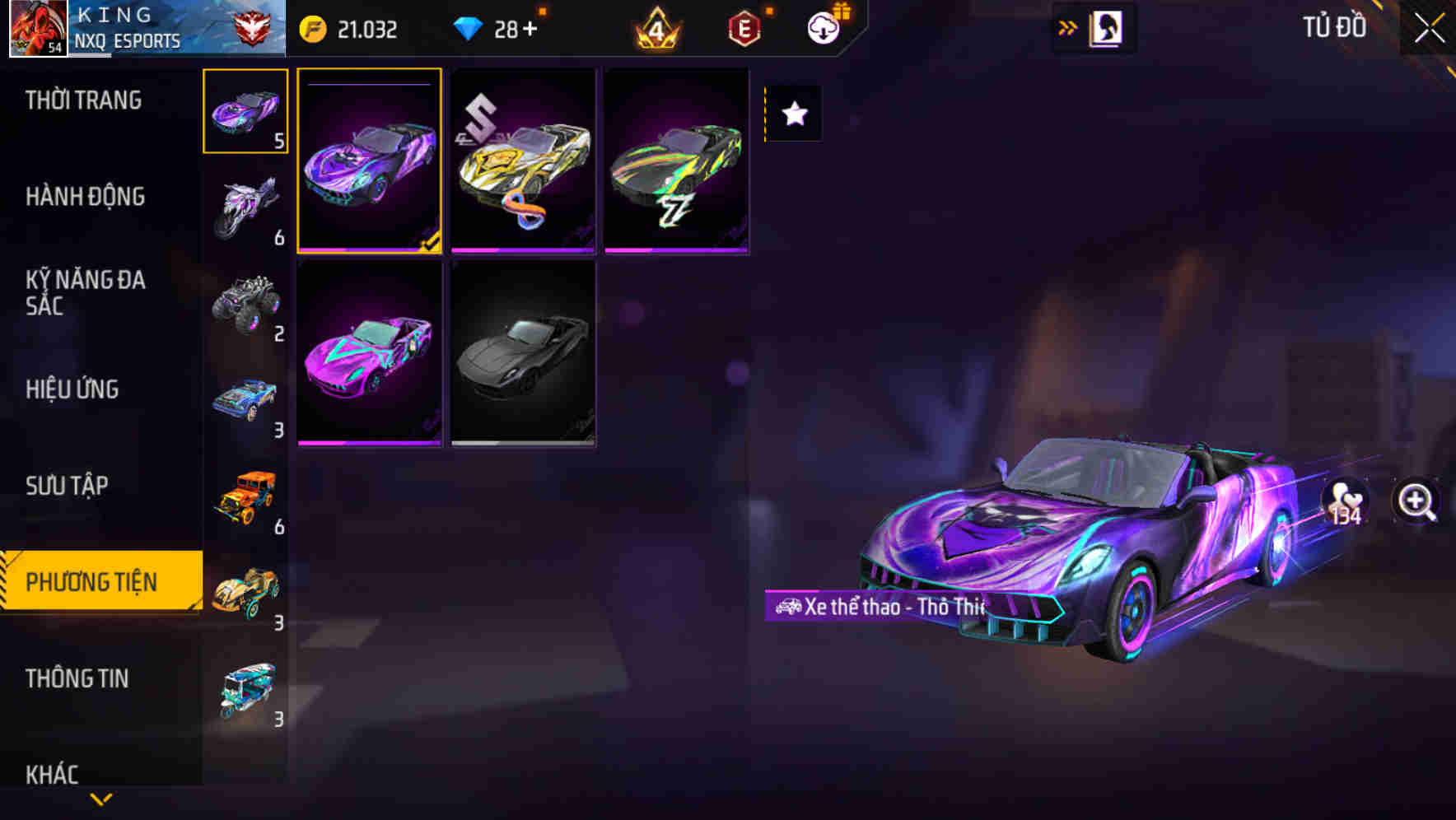Expand the sidebar with the bottom chevron

100,799
